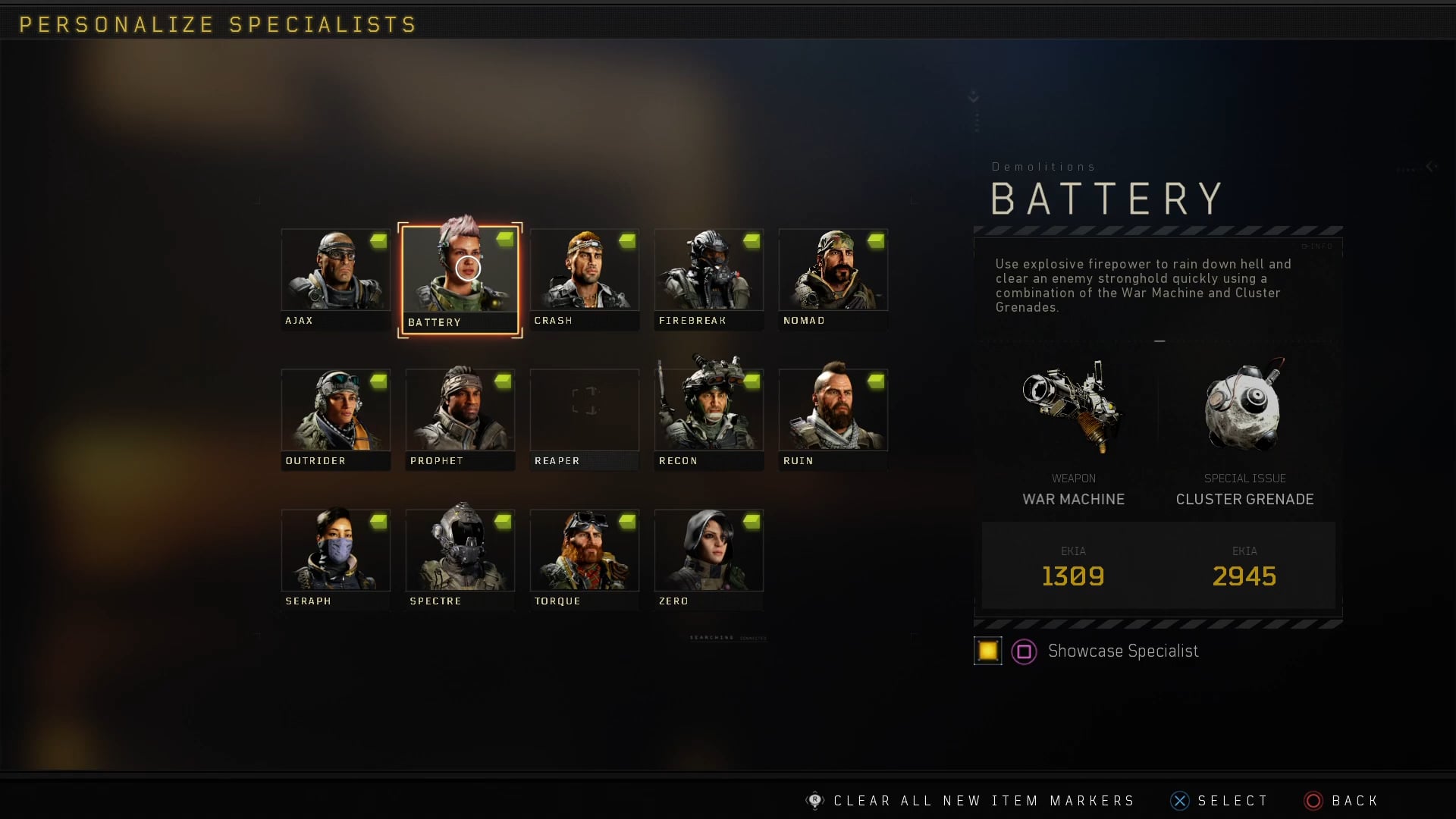This screenshot has width=1456, height=819.
Task: Choose the Battery specialist portrait
Action: click(460, 279)
